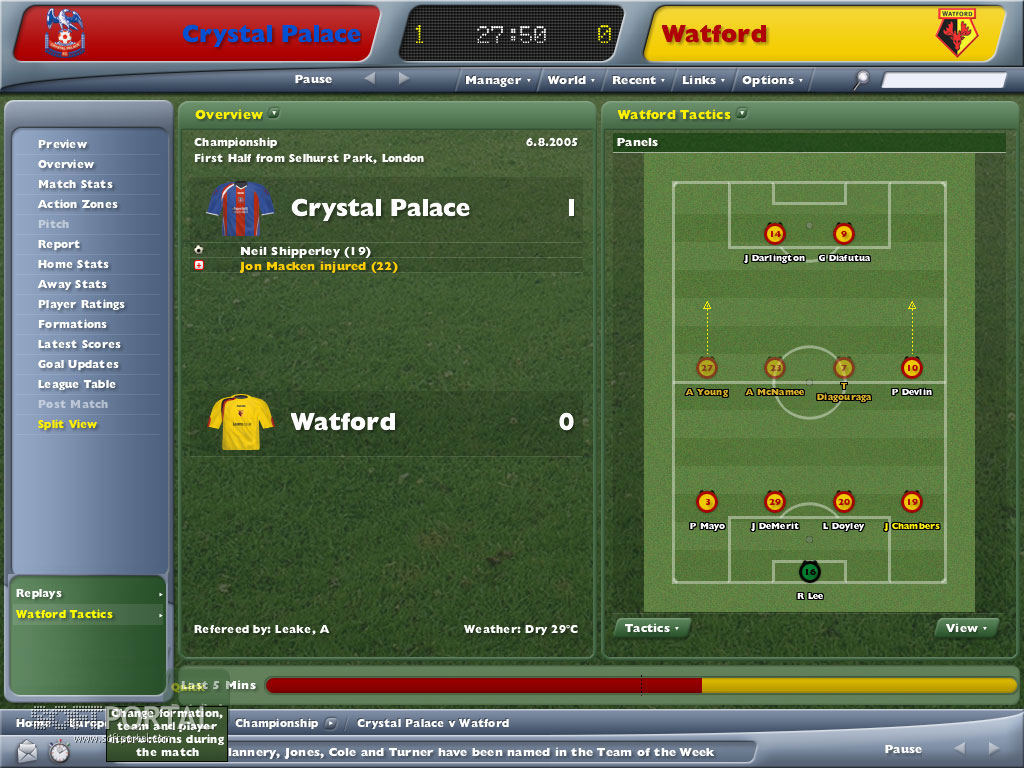Pause the match from top bar

click(x=313, y=79)
